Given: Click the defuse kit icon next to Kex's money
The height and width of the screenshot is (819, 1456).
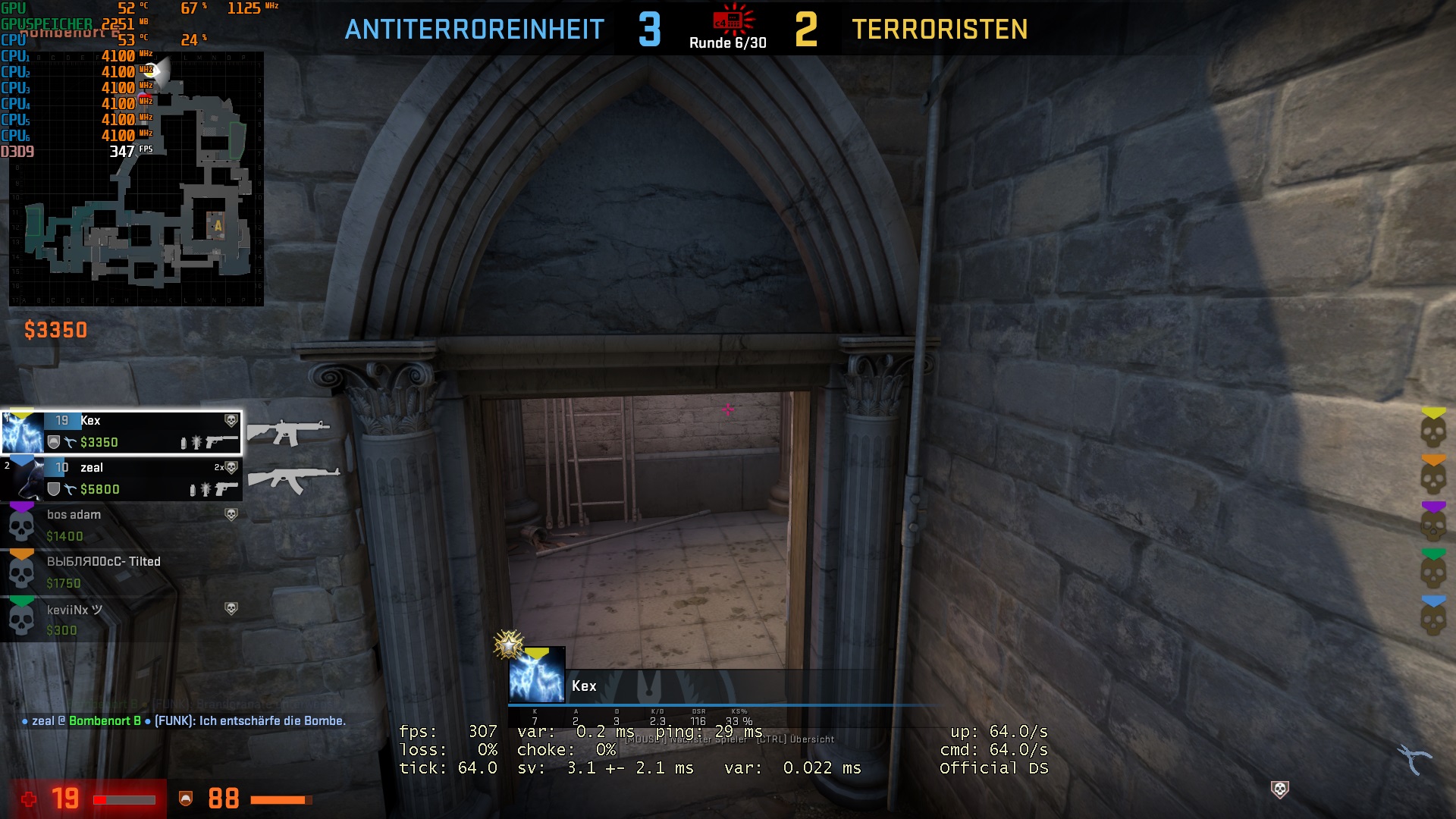Looking at the screenshot, I should pyautogui.click(x=69, y=442).
